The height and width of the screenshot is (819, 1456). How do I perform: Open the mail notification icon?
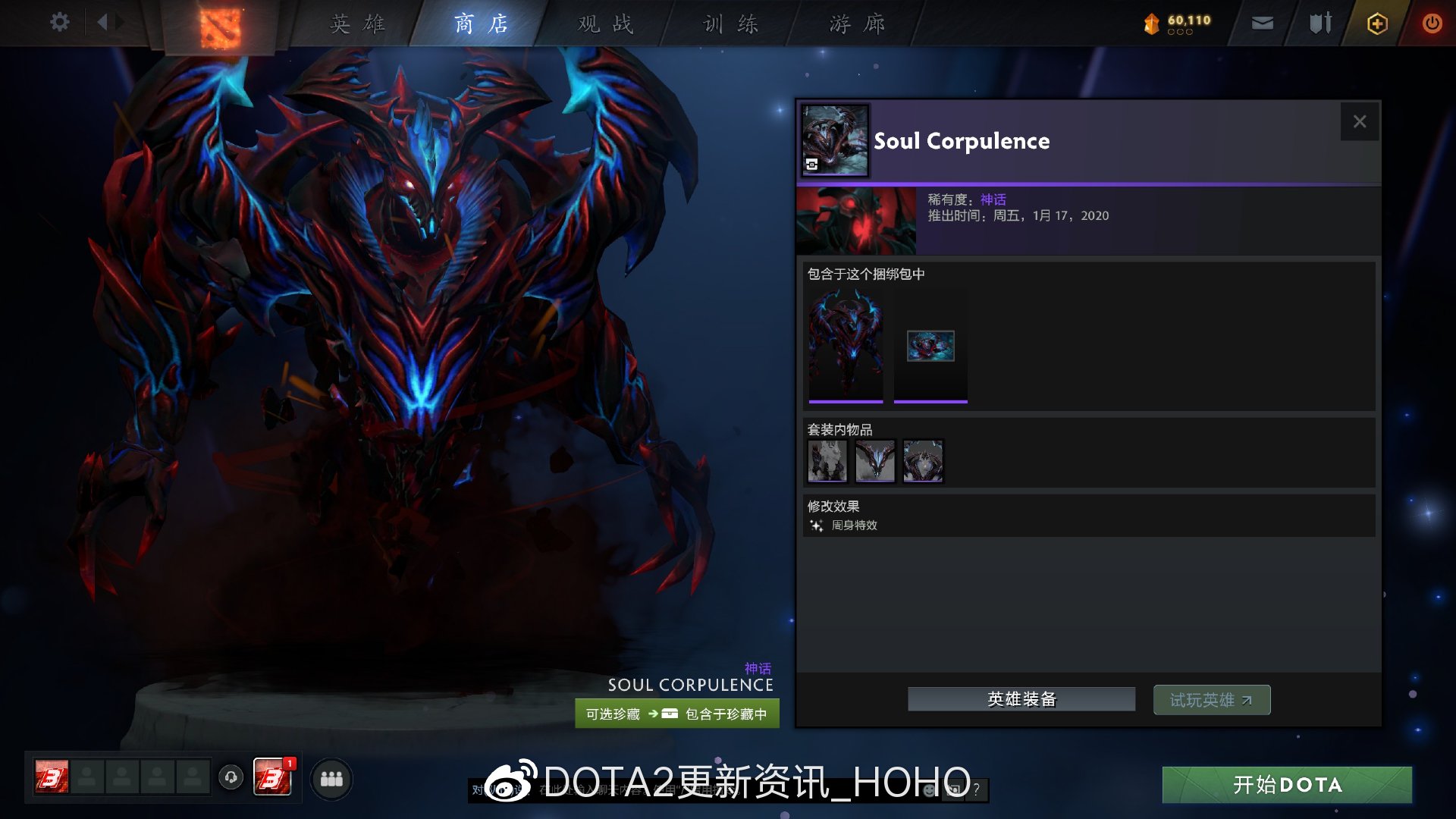1261,23
